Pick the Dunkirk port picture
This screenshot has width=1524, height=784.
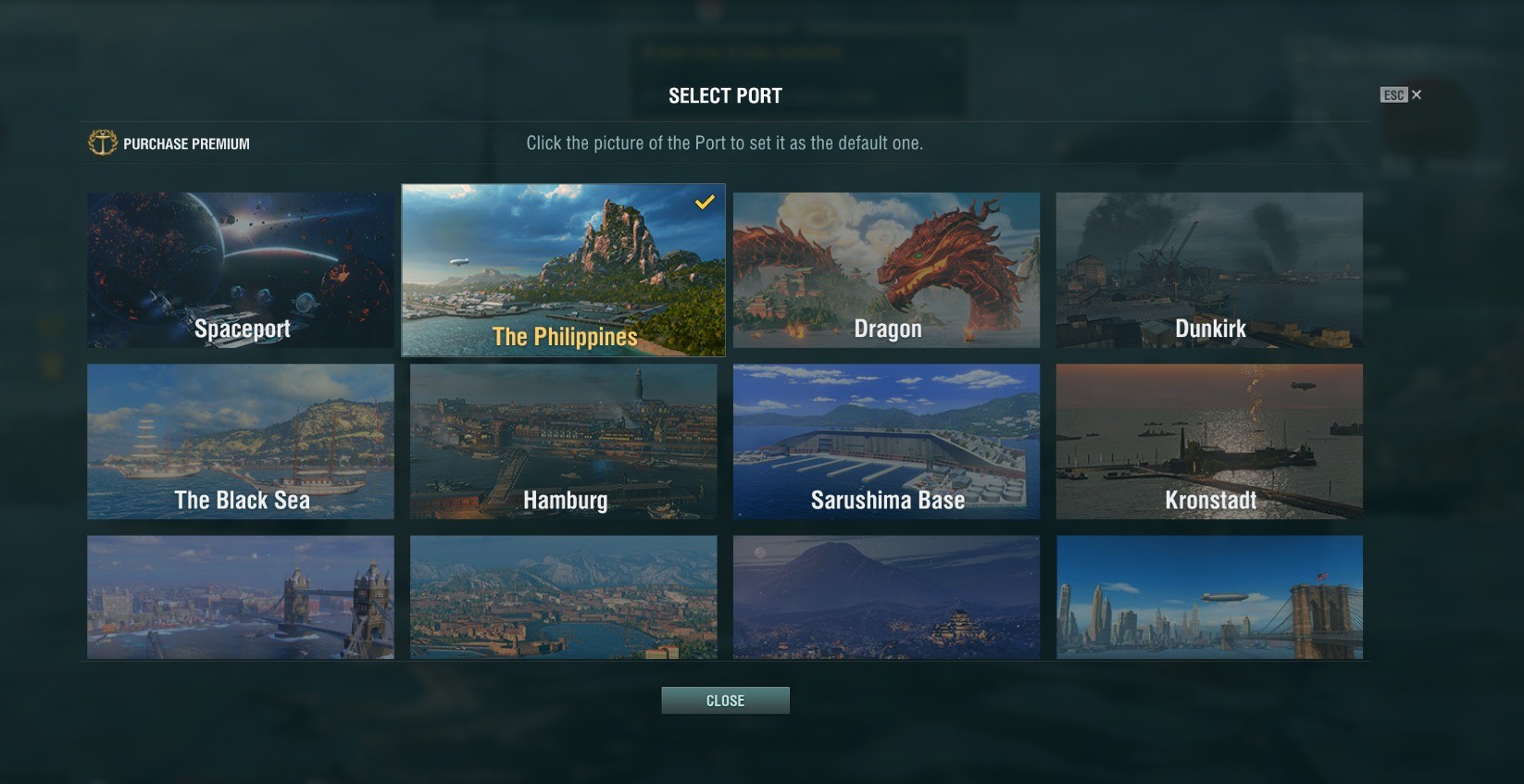[x=1209, y=269]
